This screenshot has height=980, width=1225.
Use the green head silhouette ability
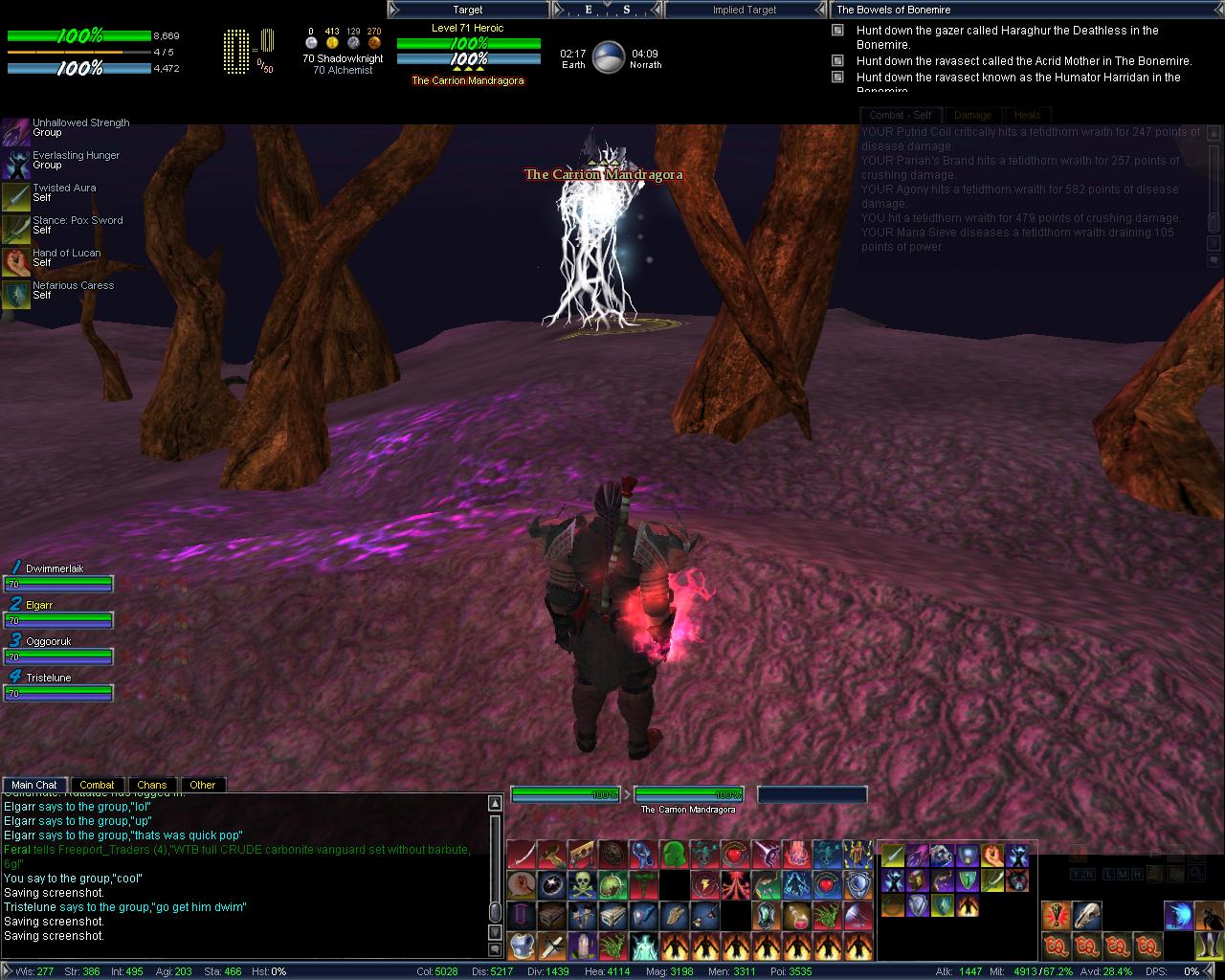673,853
